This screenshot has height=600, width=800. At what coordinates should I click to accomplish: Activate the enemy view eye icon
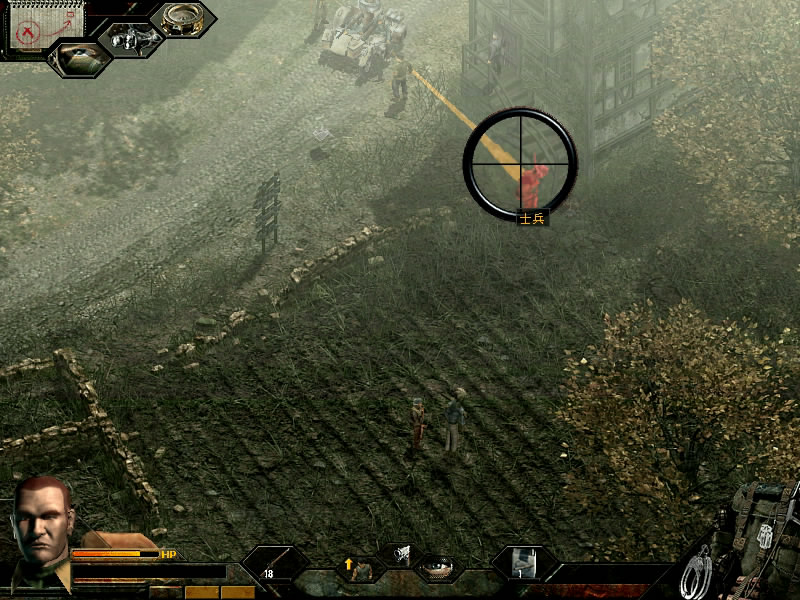click(80, 58)
